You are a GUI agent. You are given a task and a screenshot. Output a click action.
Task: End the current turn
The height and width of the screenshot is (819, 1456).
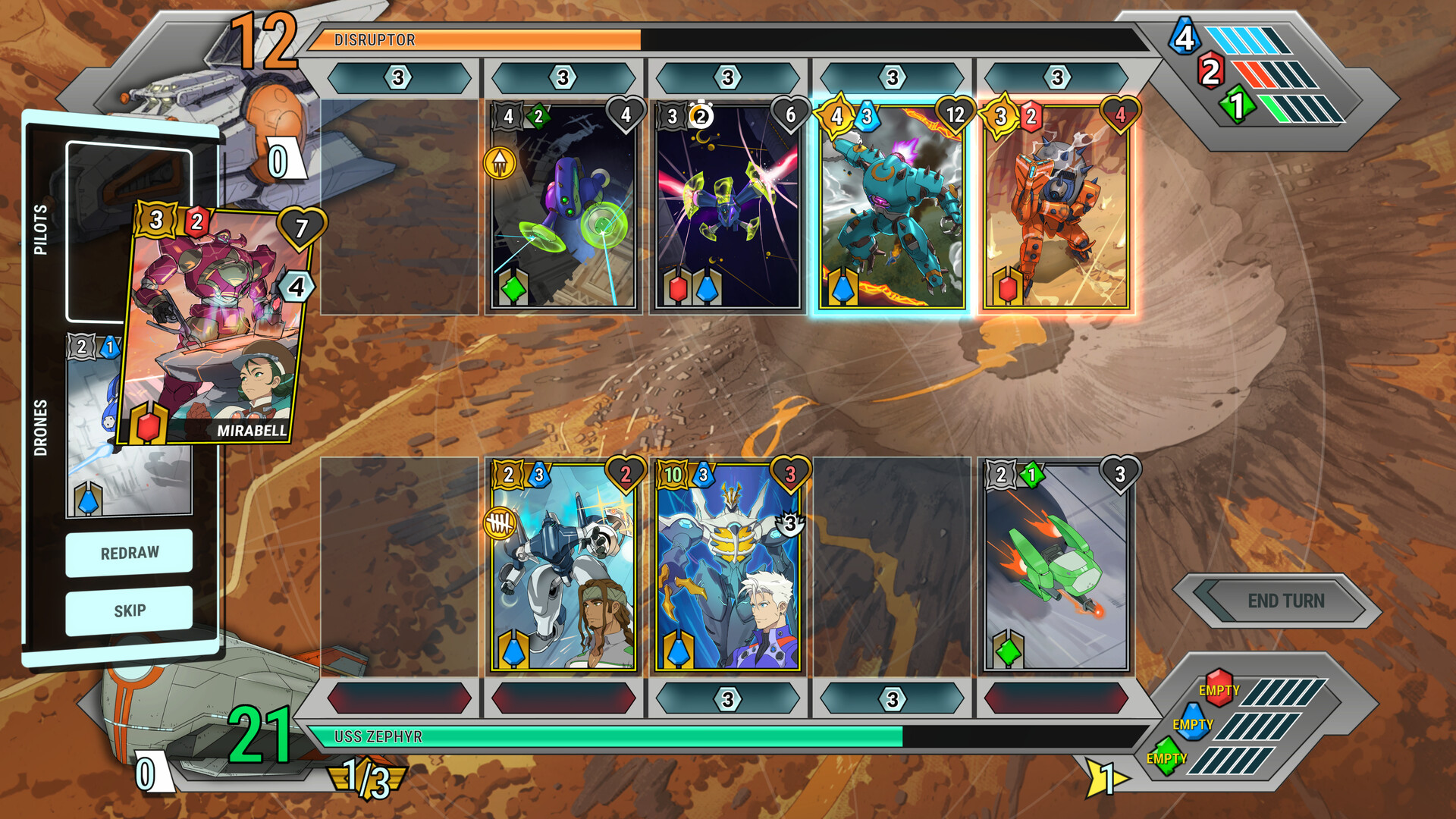(1285, 601)
